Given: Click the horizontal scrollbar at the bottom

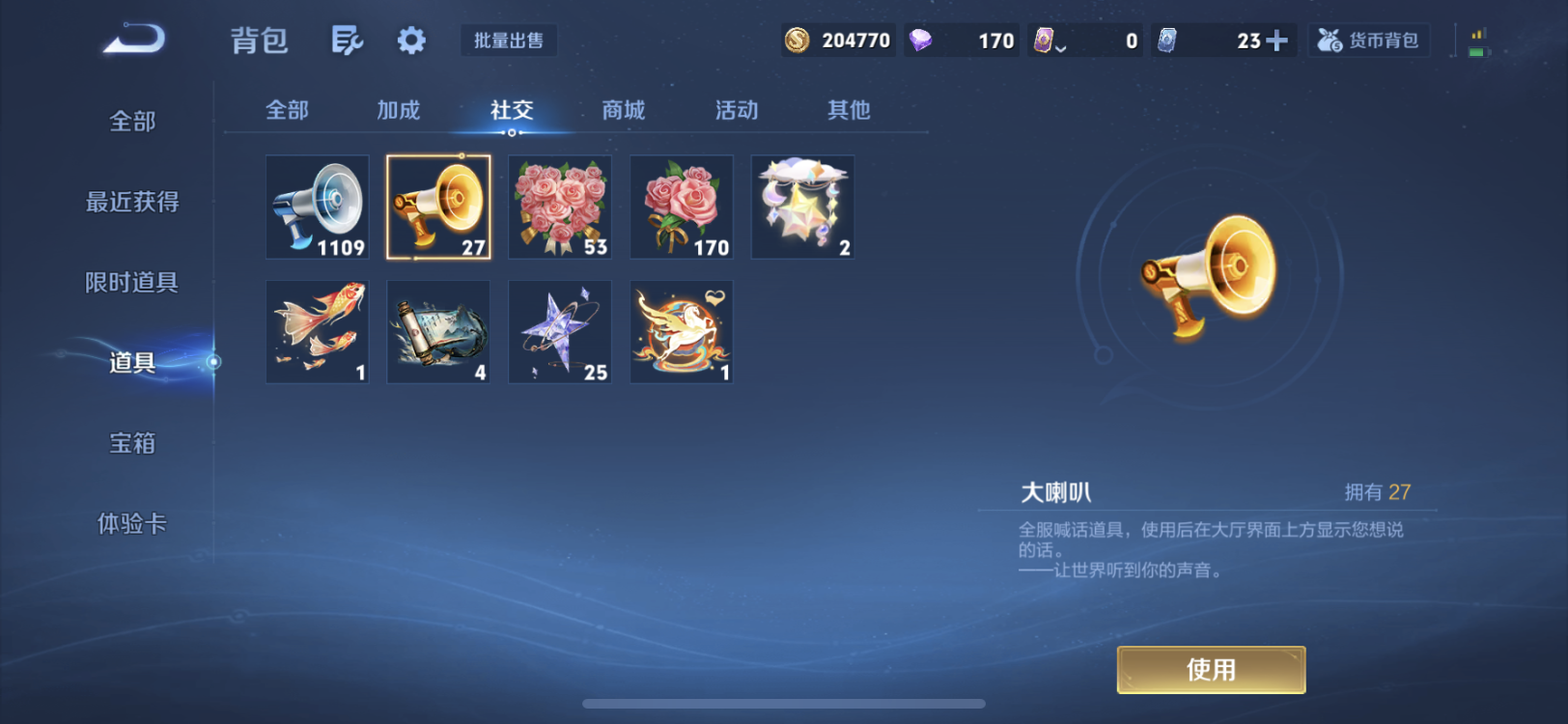Looking at the screenshot, I should pyautogui.click(x=782, y=704).
